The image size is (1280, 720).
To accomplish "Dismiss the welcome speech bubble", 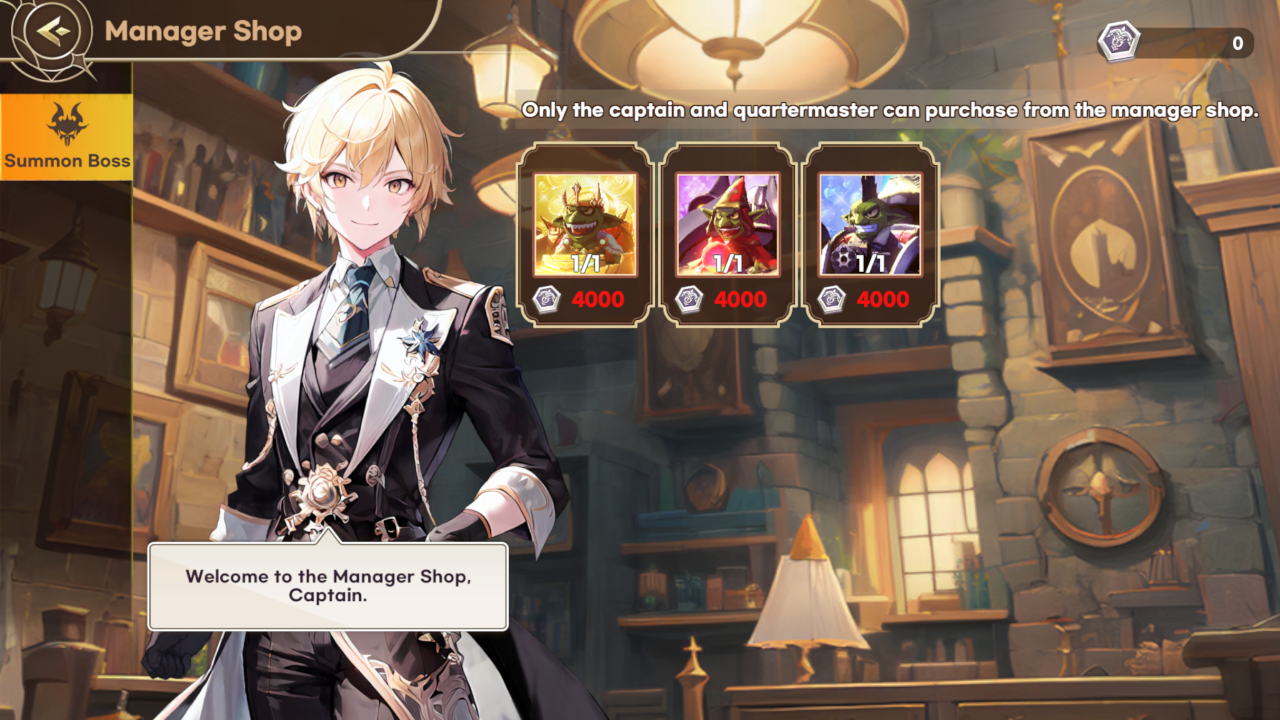I will (328, 586).
